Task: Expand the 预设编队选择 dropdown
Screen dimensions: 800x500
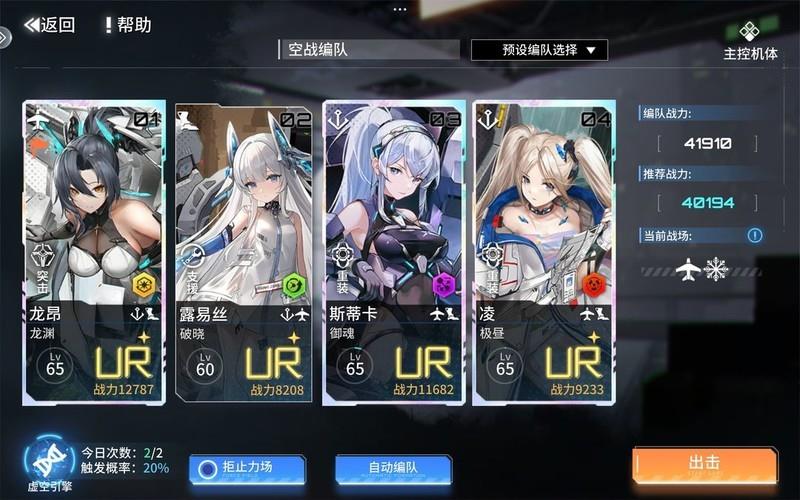Action: (539, 49)
